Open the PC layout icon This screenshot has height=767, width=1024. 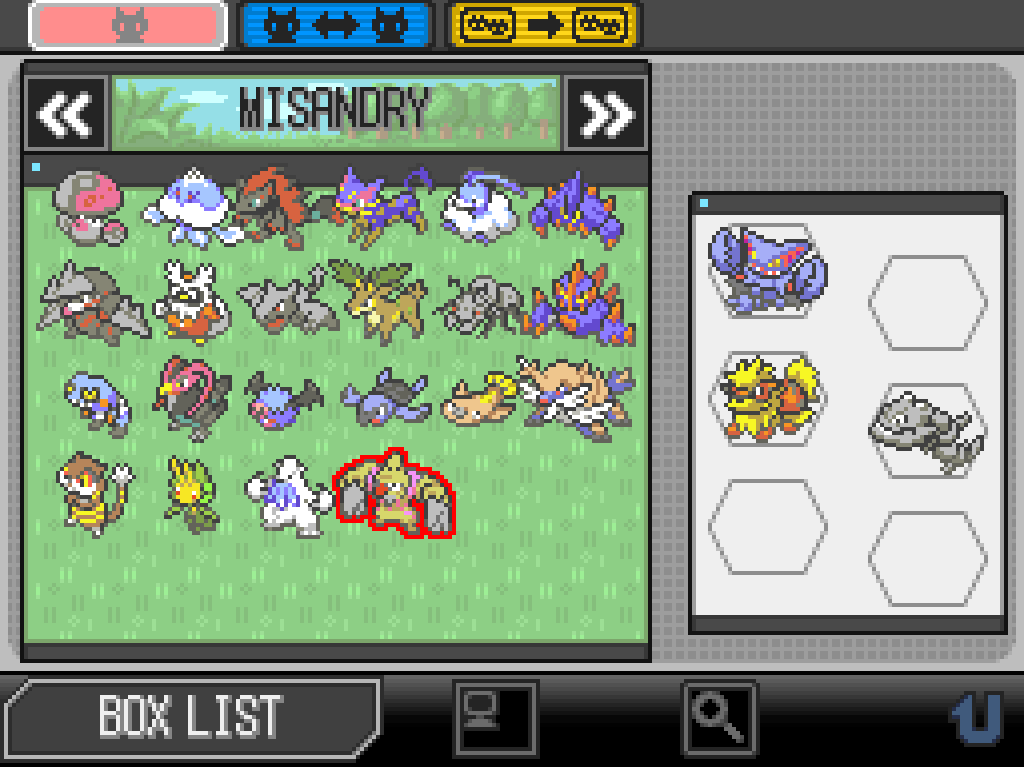point(496,716)
